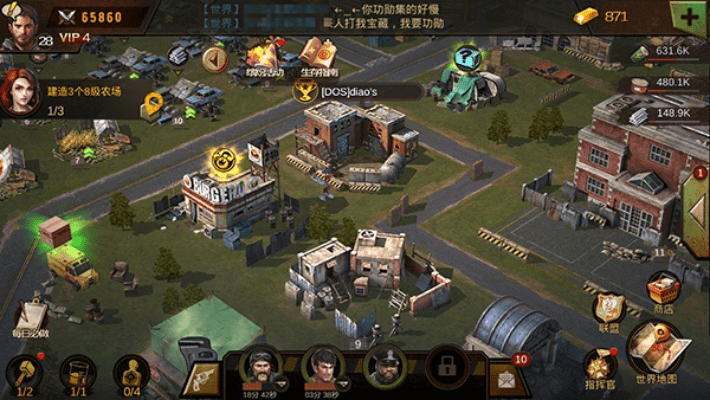The height and width of the screenshot is (400, 710).
Task: Tap the VIP 4 badge
Action: tap(73, 38)
